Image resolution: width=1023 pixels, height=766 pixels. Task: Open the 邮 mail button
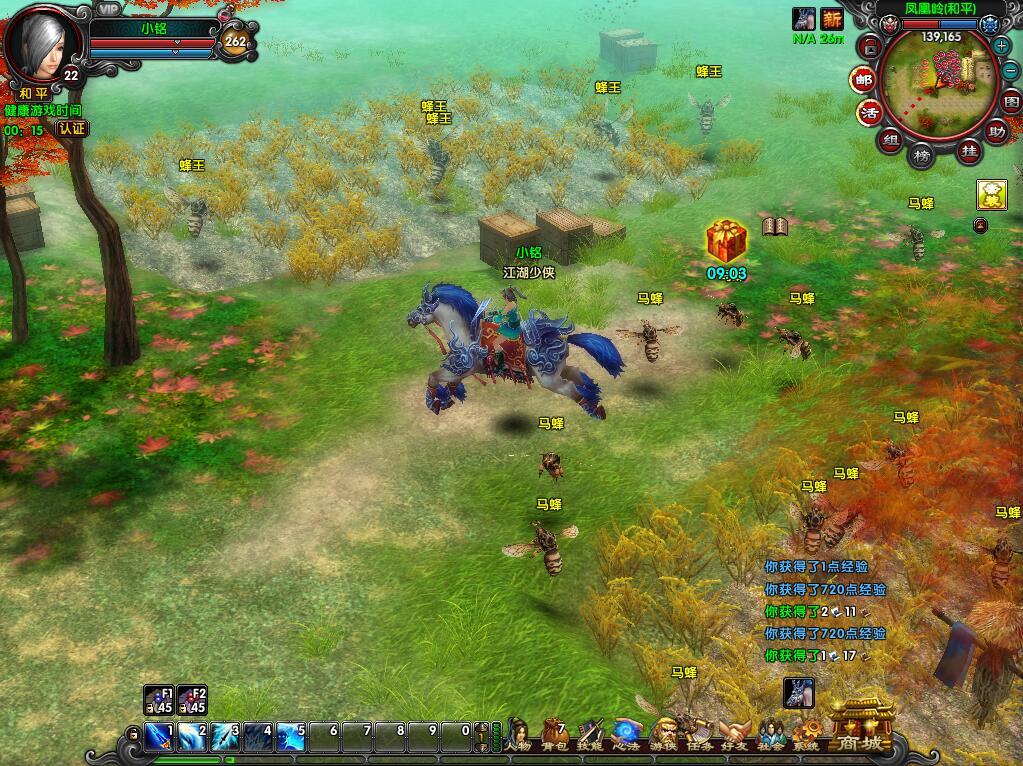pos(862,79)
